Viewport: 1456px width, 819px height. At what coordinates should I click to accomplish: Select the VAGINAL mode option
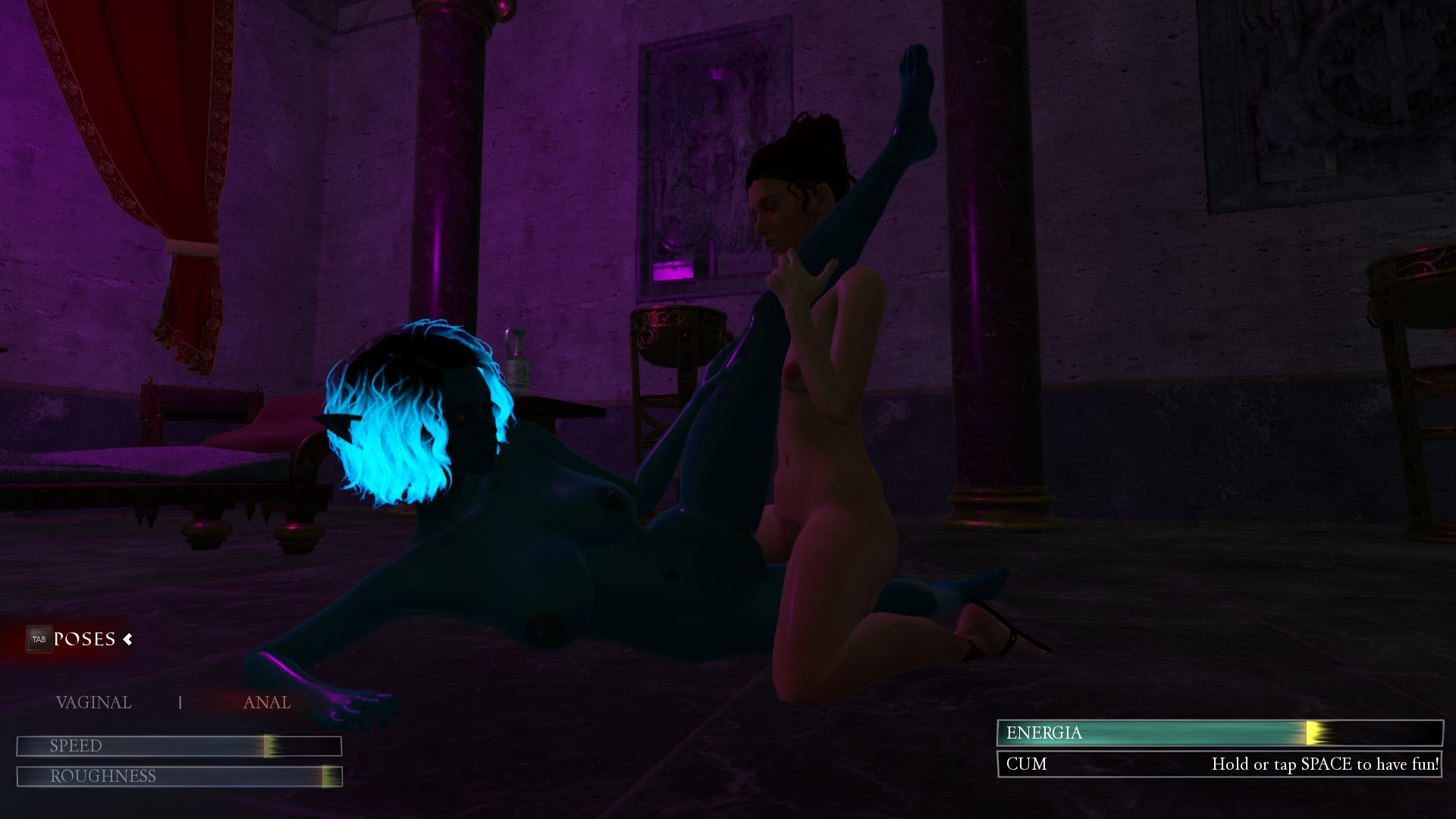tap(93, 703)
